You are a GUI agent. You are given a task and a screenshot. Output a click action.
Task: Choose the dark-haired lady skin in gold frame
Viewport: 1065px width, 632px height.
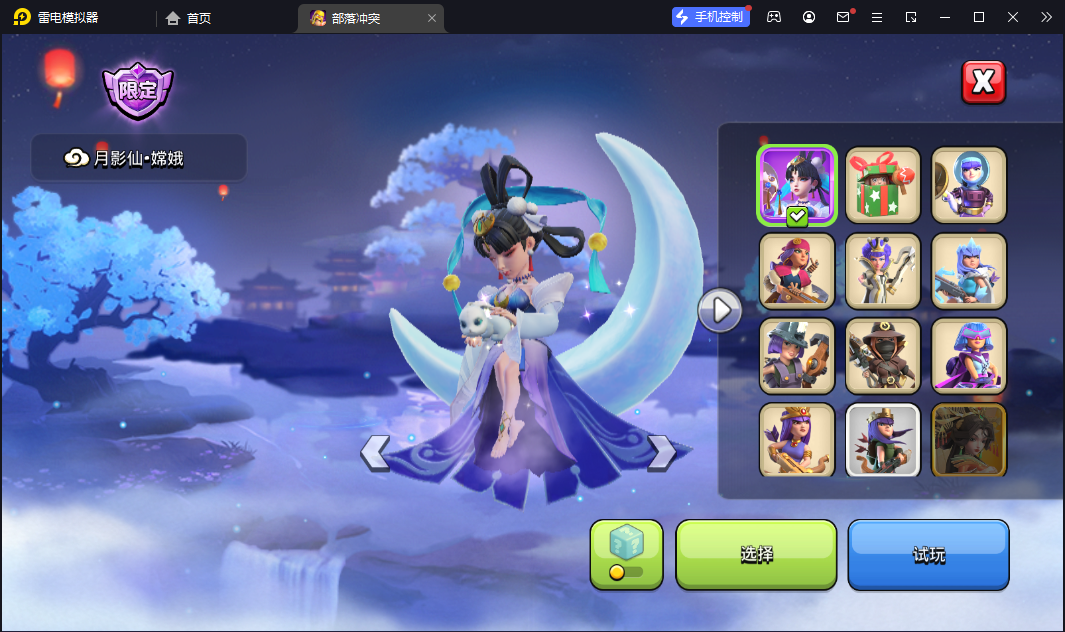click(x=968, y=440)
